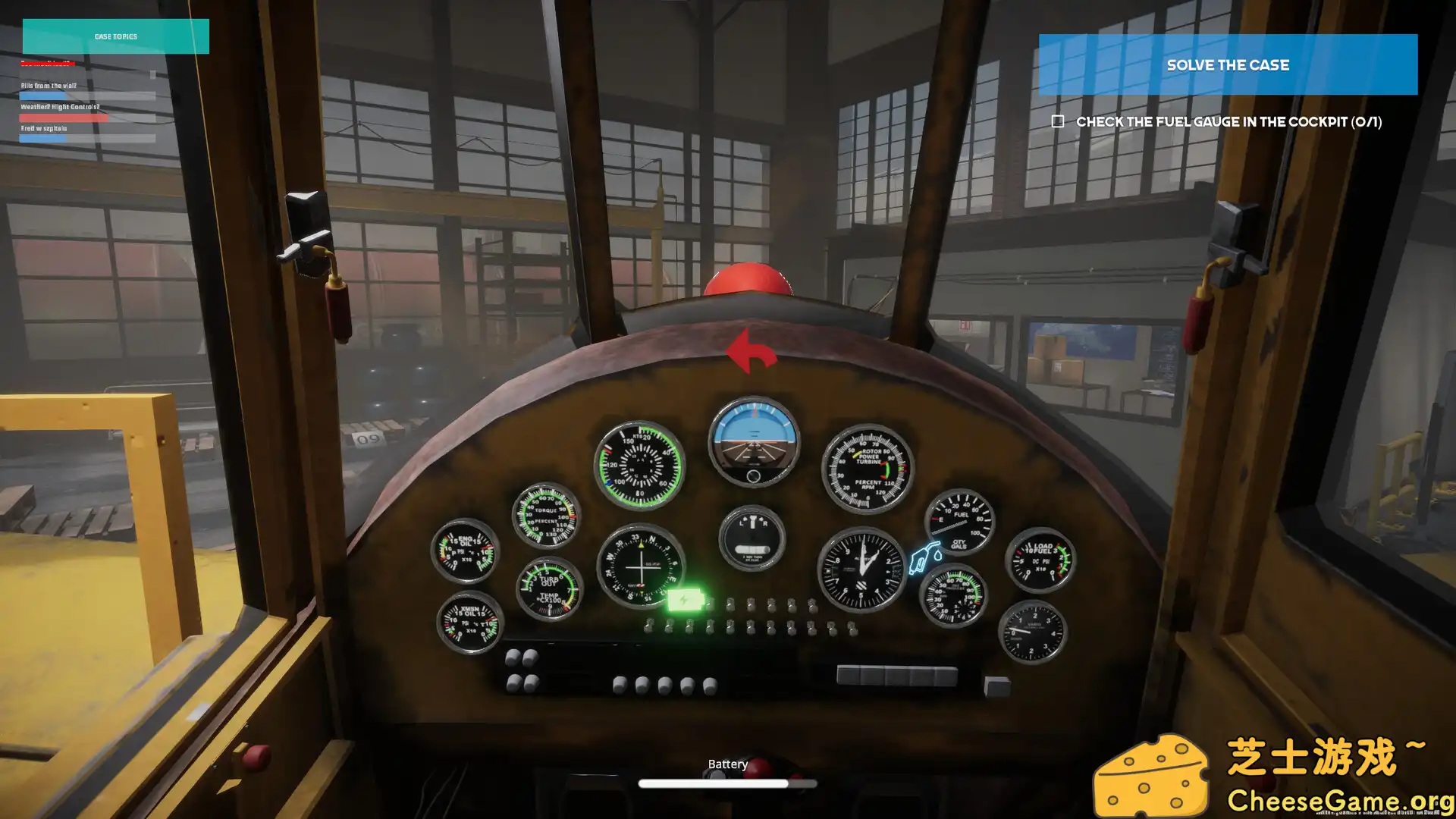Image resolution: width=1456 pixels, height=819 pixels.
Task: Click the airspeed indicator gauge
Action: coord(639,464)
